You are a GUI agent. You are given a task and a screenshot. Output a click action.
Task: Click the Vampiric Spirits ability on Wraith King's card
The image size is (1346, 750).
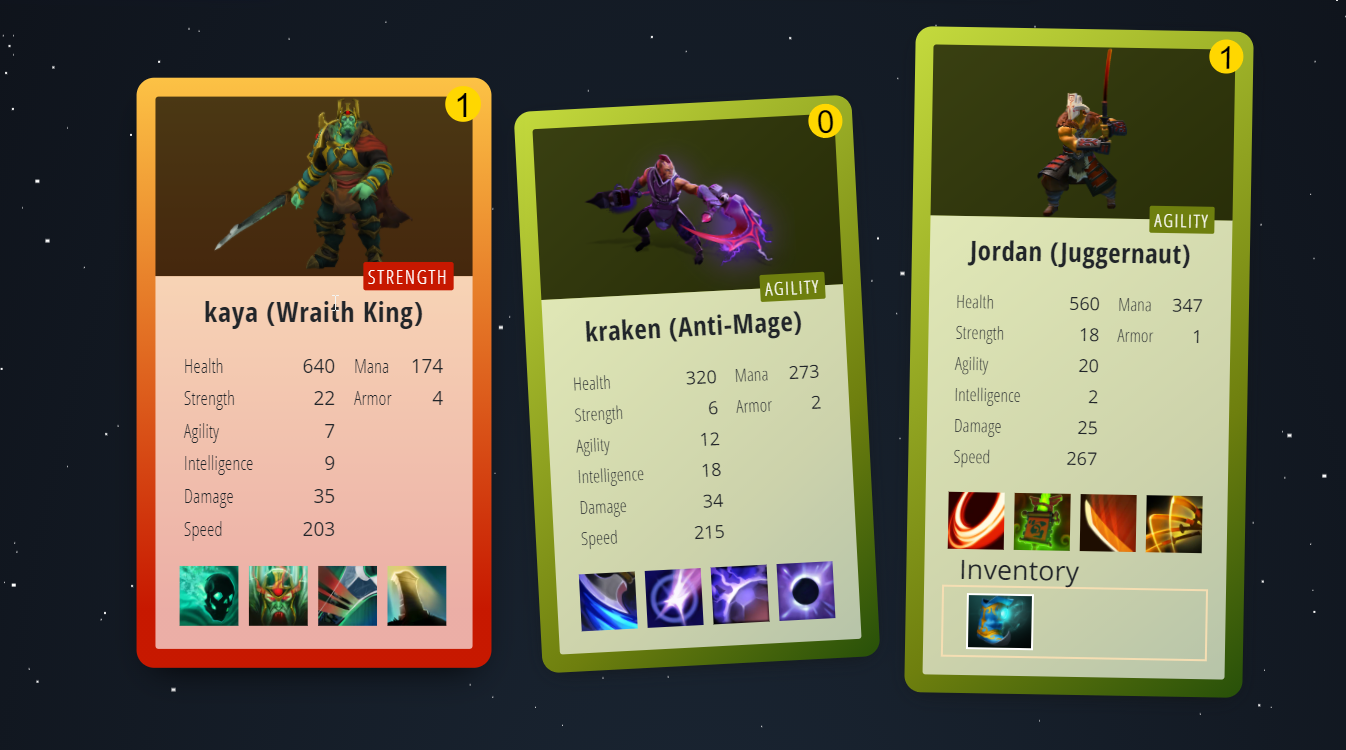[x=278, y=595]
